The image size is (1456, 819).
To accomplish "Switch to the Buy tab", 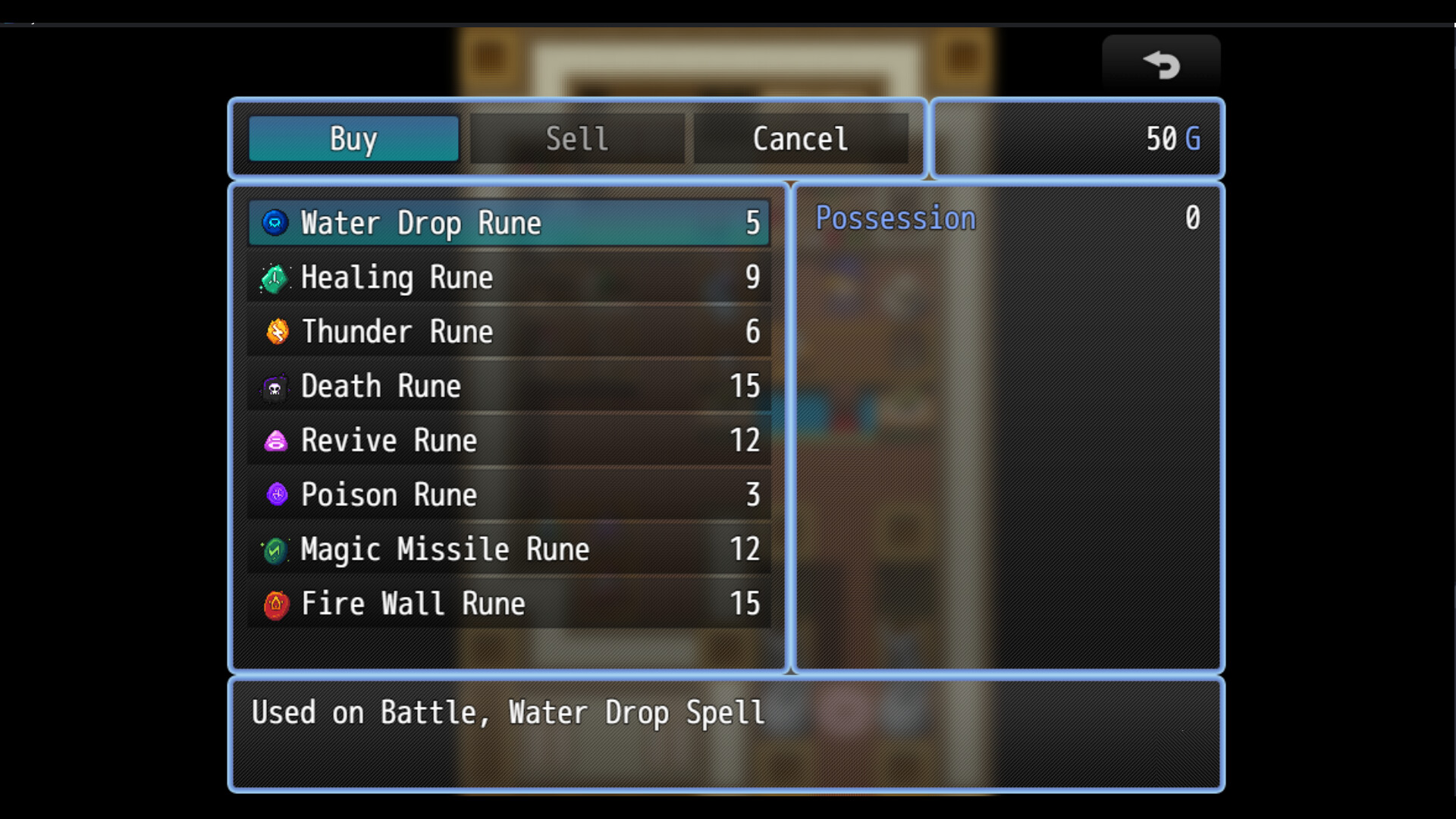I will [353, 138].
